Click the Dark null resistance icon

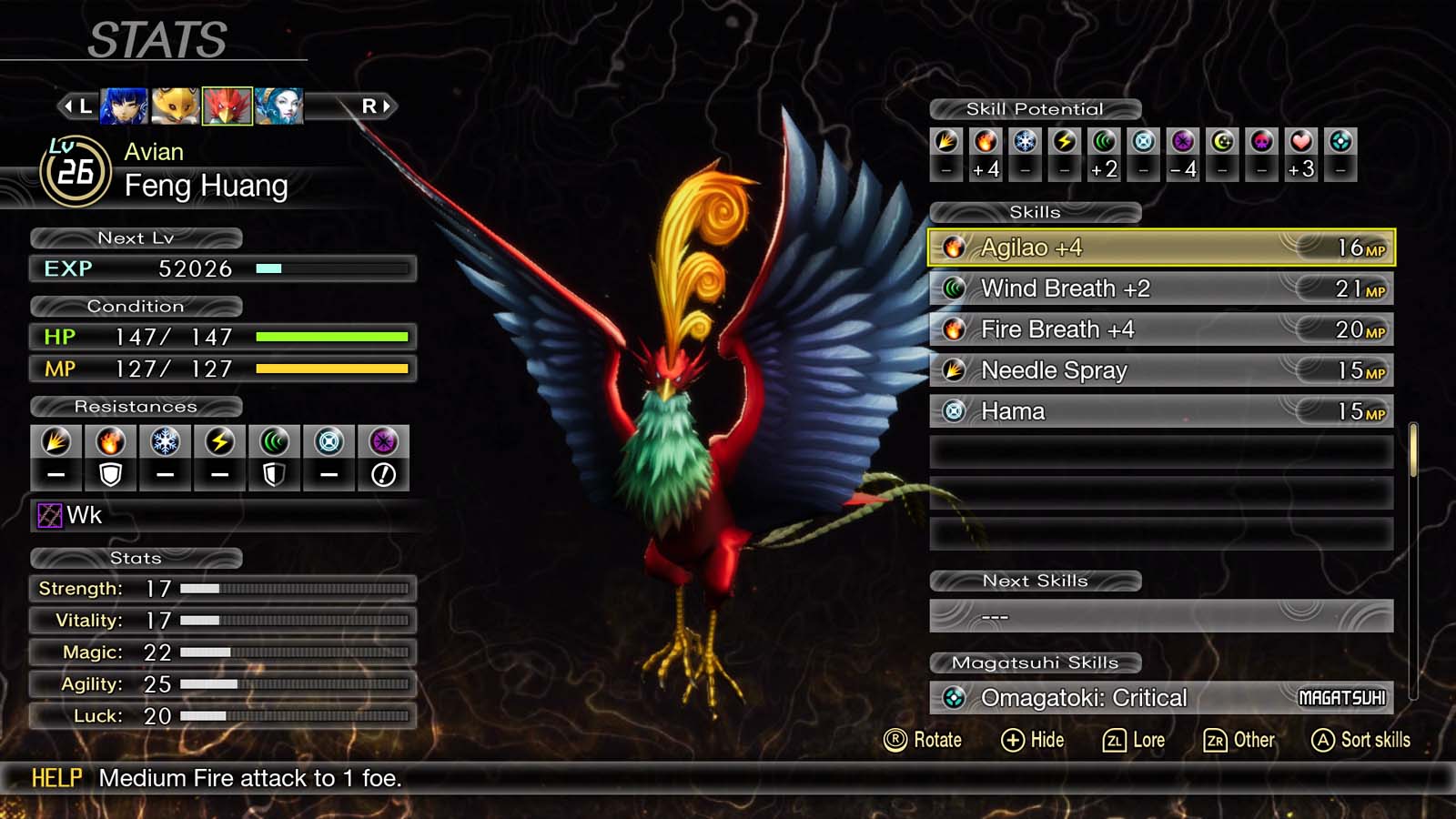point(383,474)
